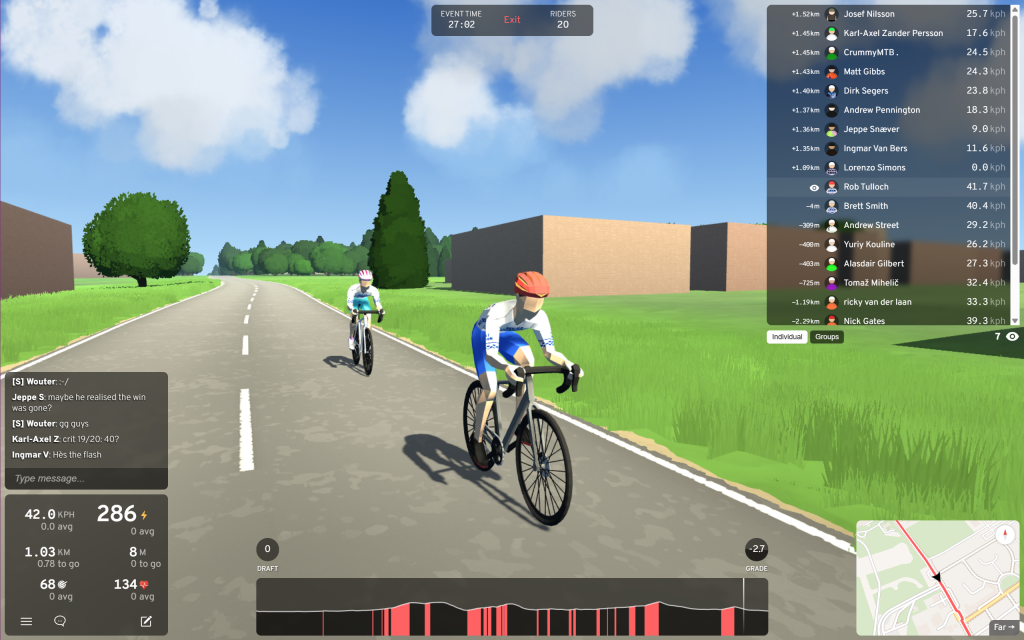Toggle the minimap Far zoom button
Image resolution: width=1024 pixels, height=640 pixels.
pos(1003,627)
